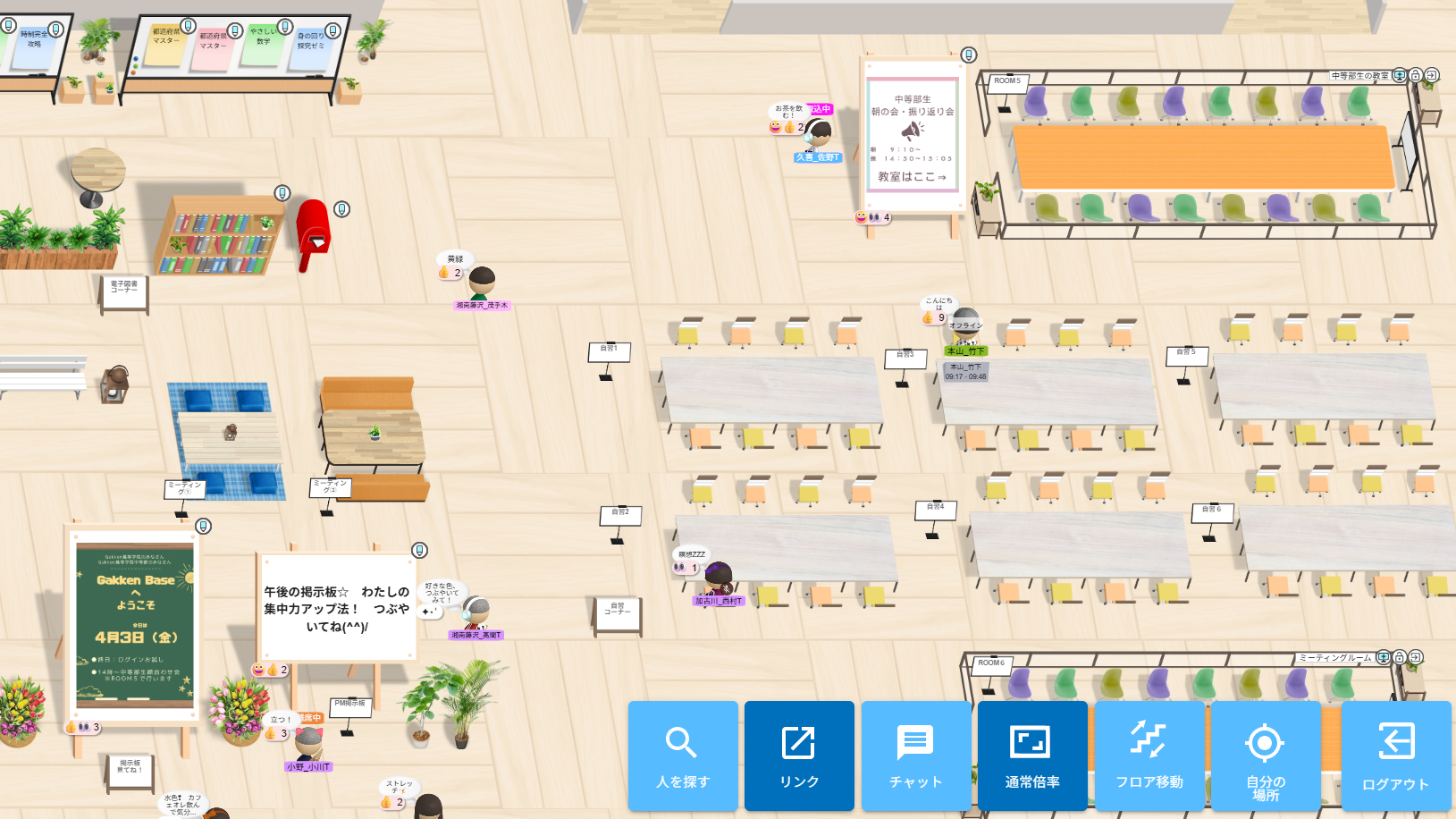
Task: Toggle the 通常倍率 zoom level button
Action: 1032,756
